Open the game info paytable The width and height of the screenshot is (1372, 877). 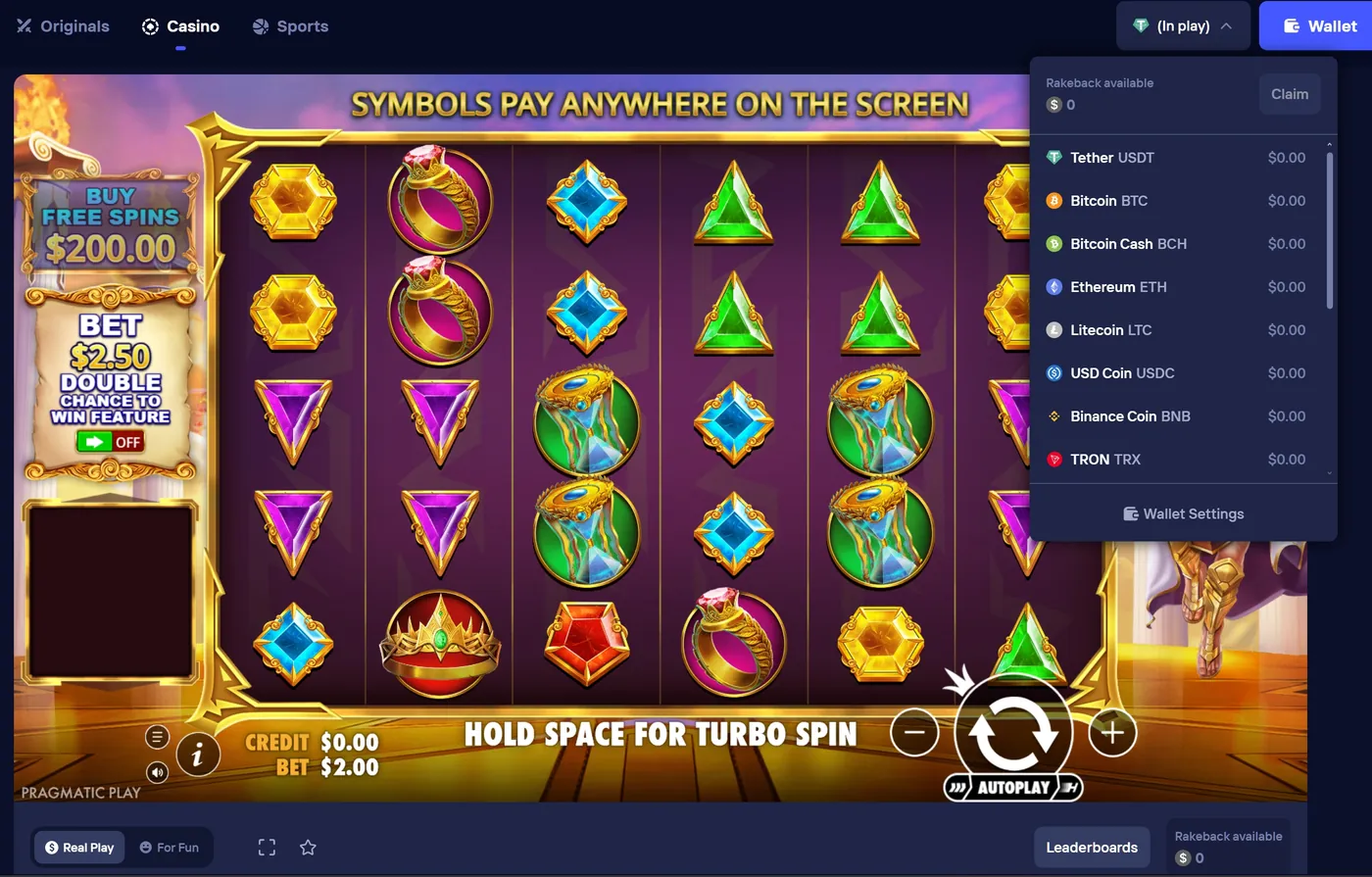[199, 755]
